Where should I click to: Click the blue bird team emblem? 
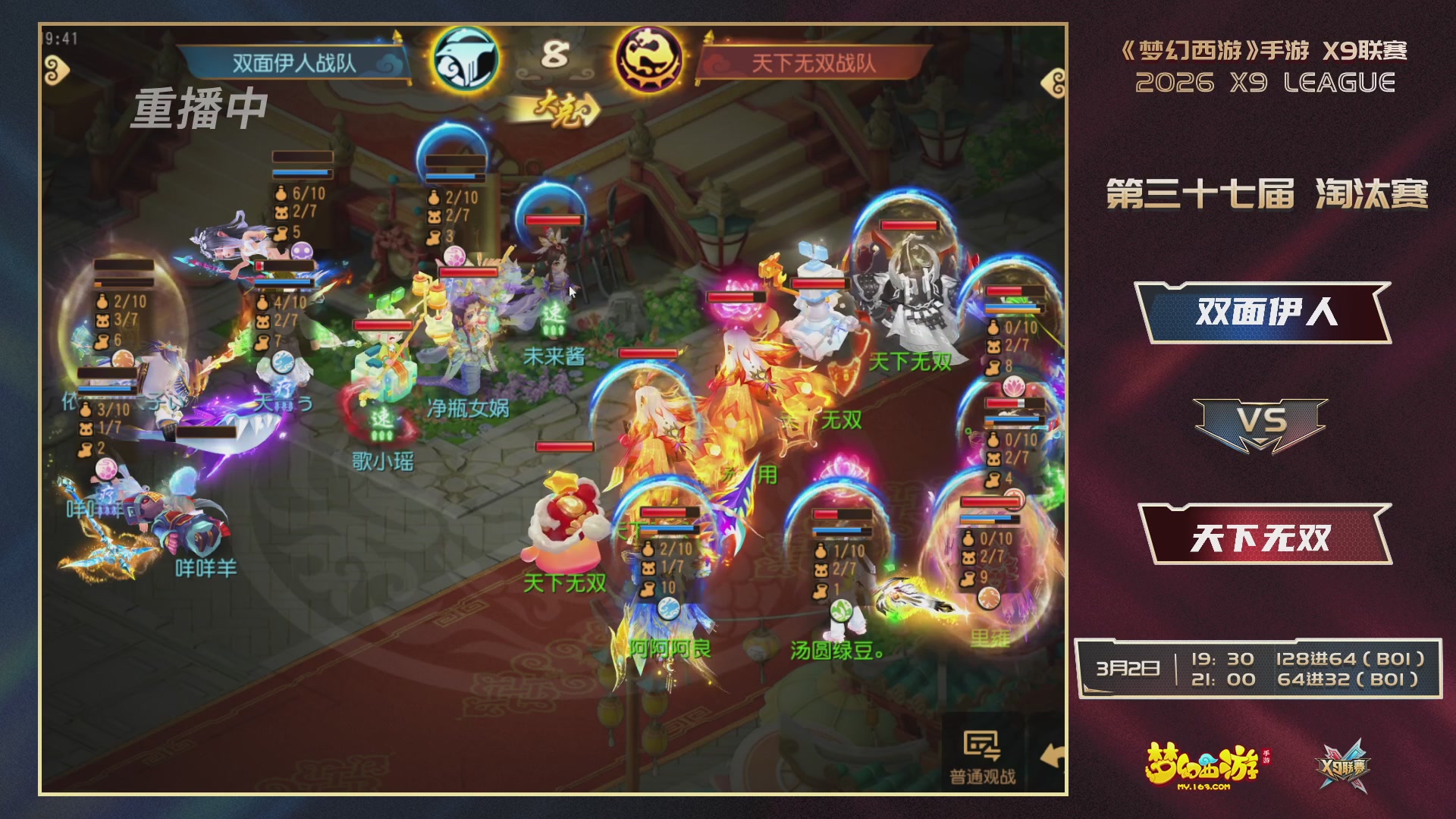(x=465, y=61)
